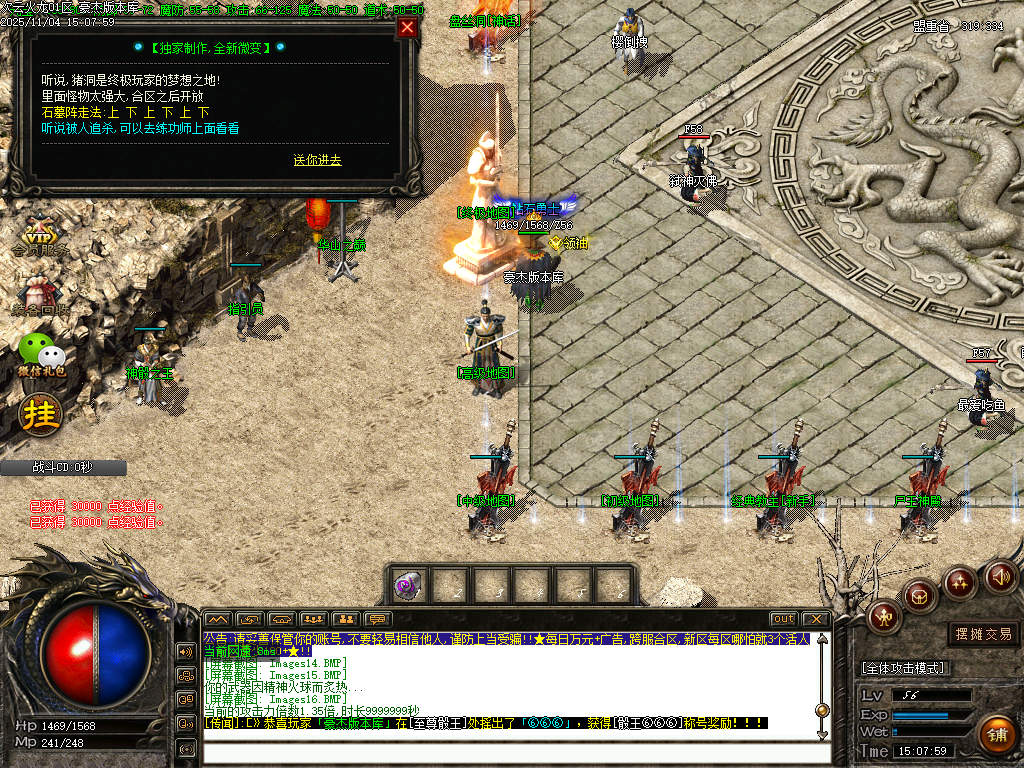The height and width of the screenshot is (768, 1024).
Task: Open the 摆摊交易 stall trading button
Action: (x=983, y=634)
